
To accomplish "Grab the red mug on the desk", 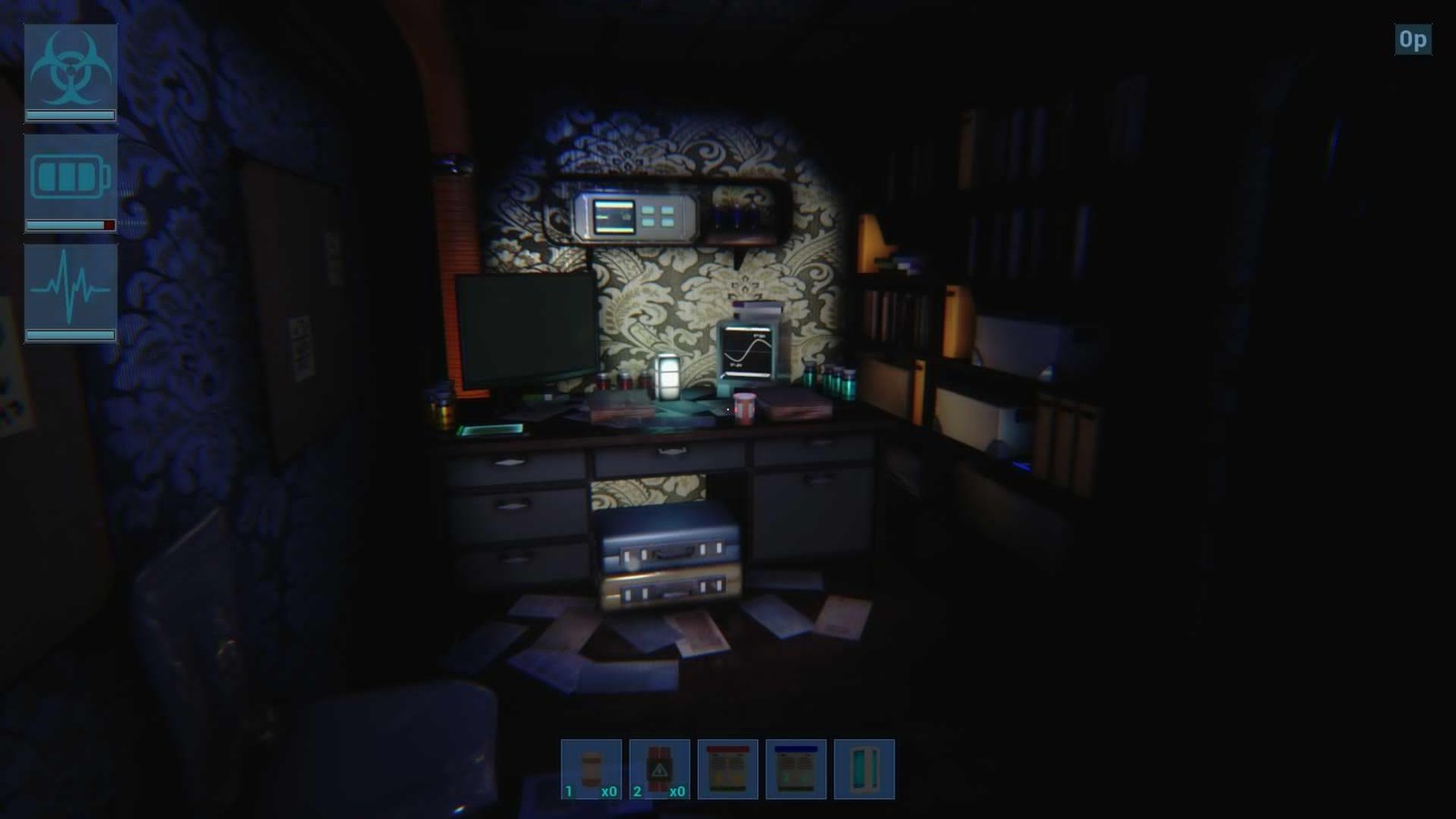I will pyautogui.click(x=743, y=405).
